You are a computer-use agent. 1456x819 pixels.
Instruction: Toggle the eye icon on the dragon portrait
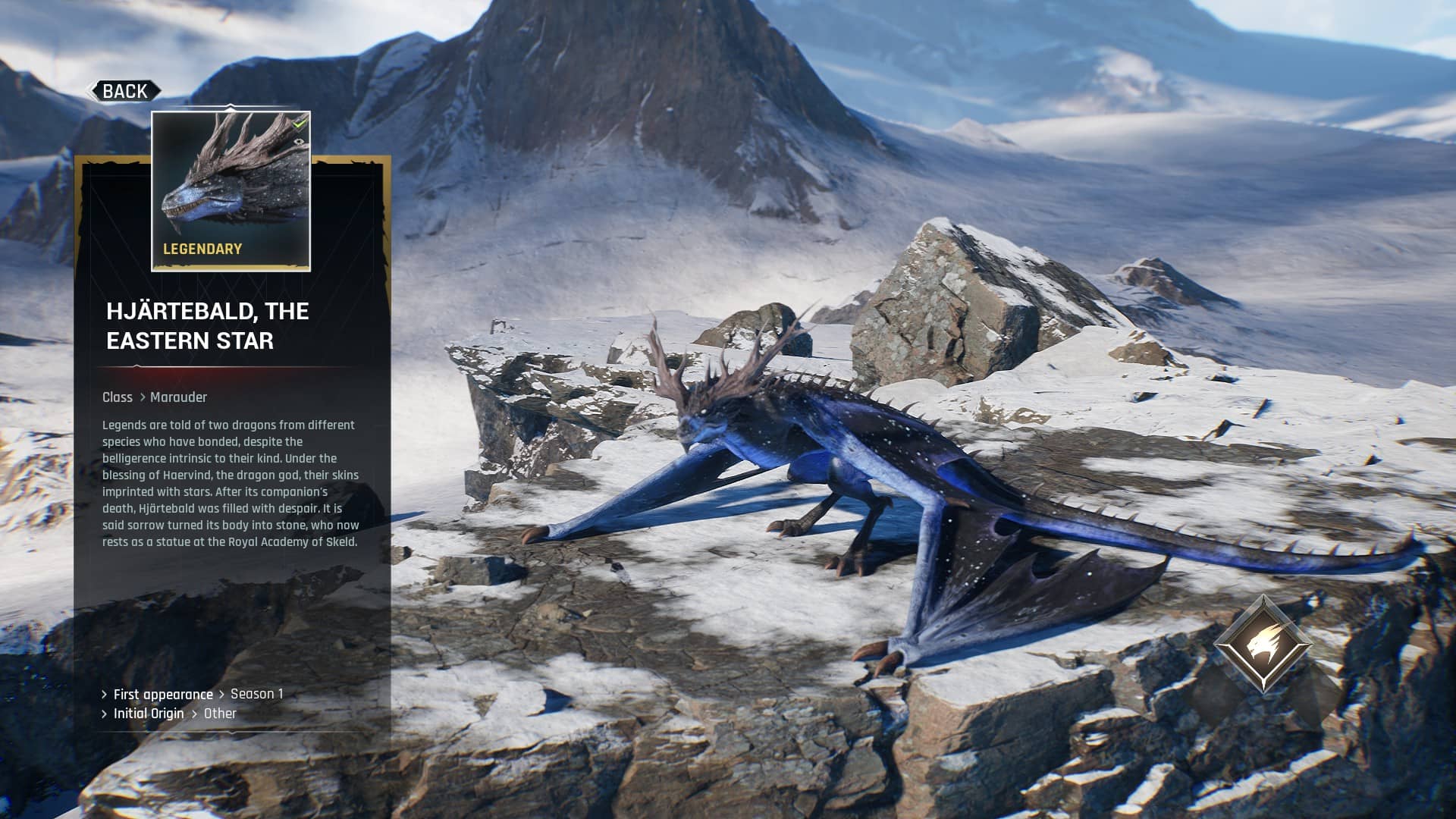300,141
